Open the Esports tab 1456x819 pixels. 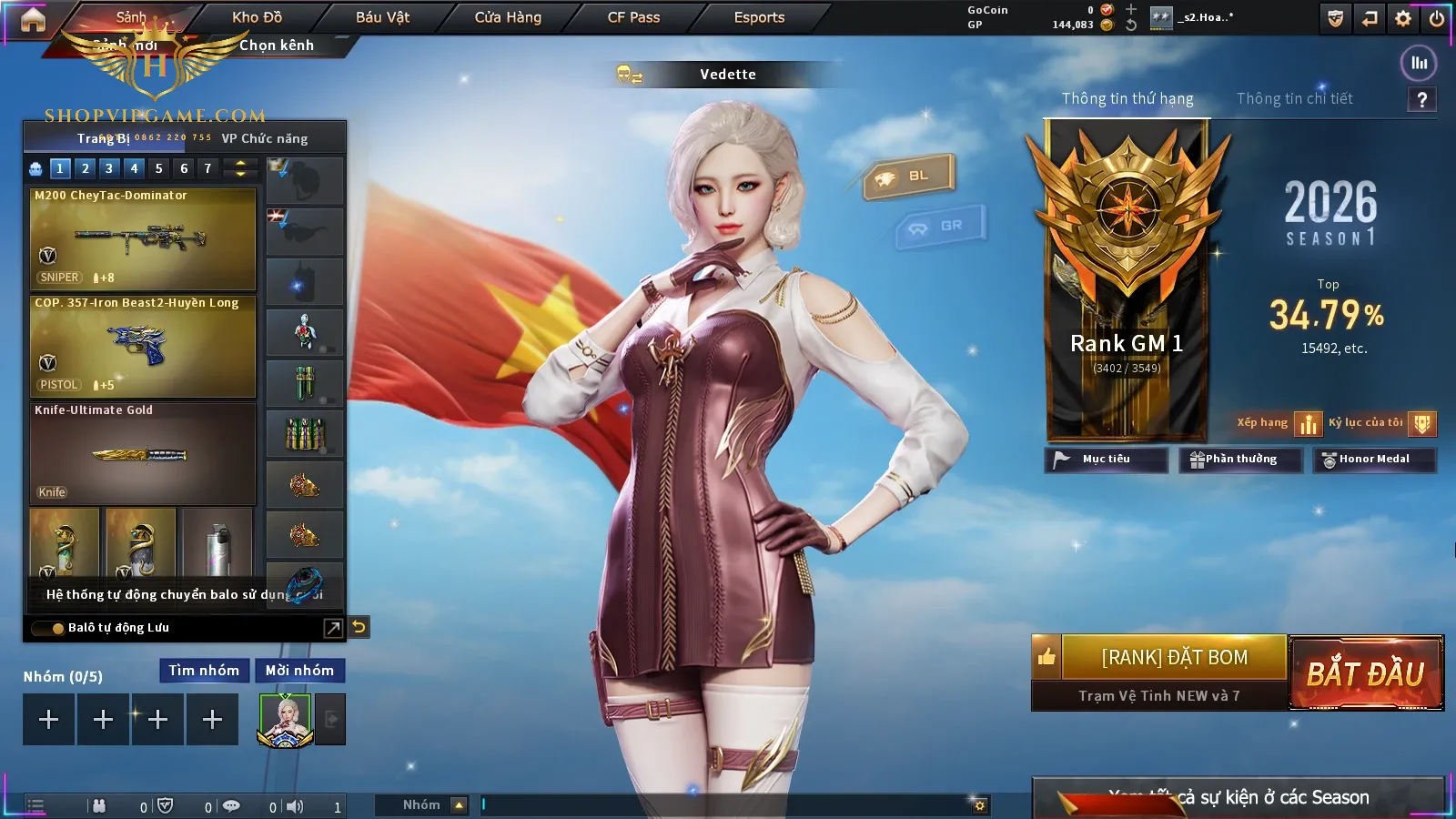(759, 17)
